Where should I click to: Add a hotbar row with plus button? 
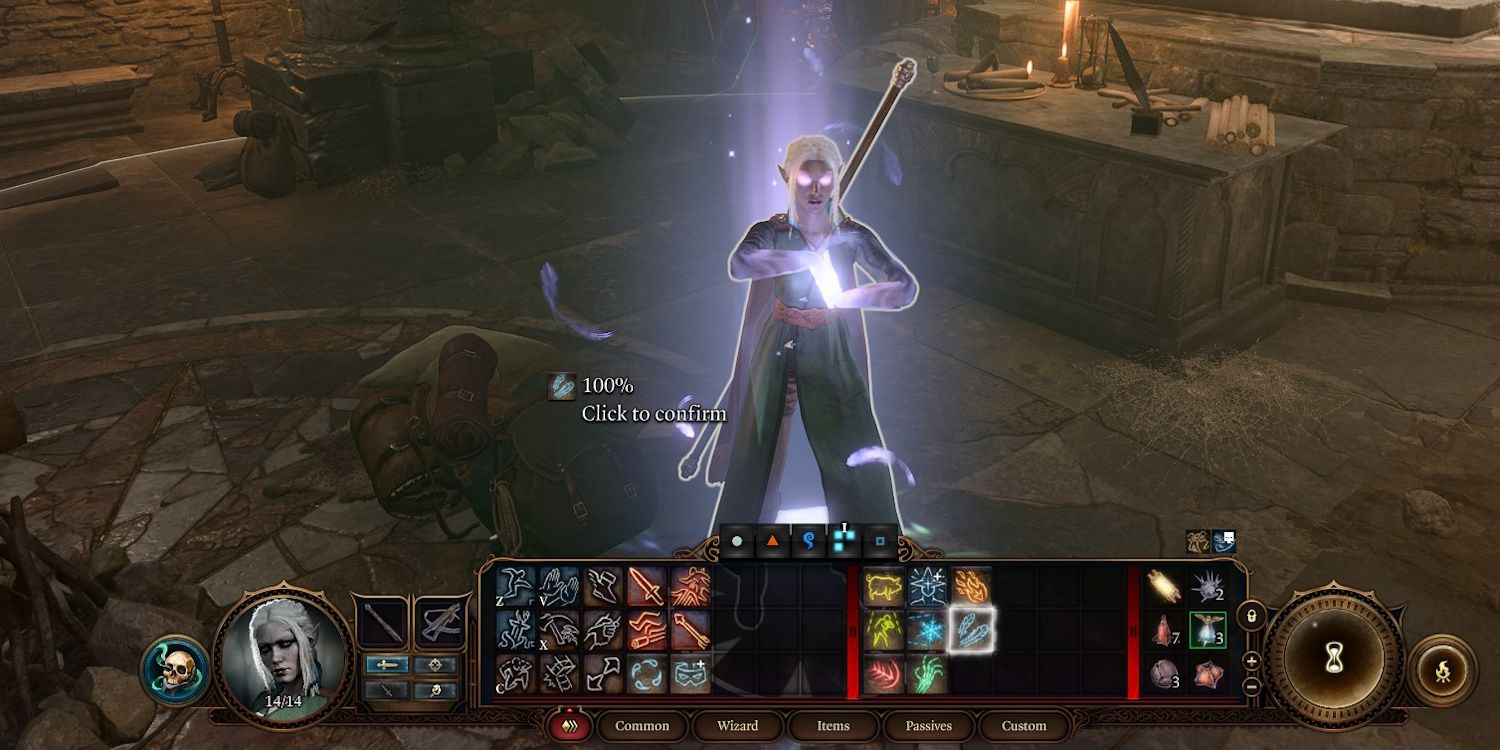[1251, 661]
